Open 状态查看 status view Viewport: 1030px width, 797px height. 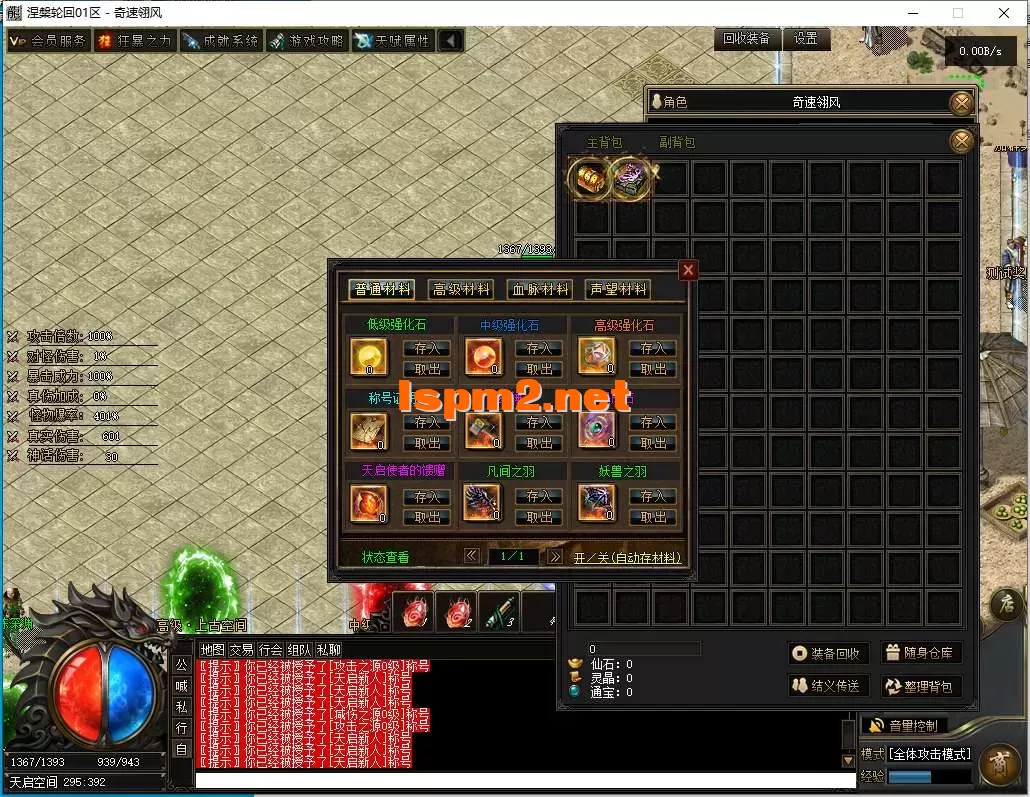(x=385, y=557)
